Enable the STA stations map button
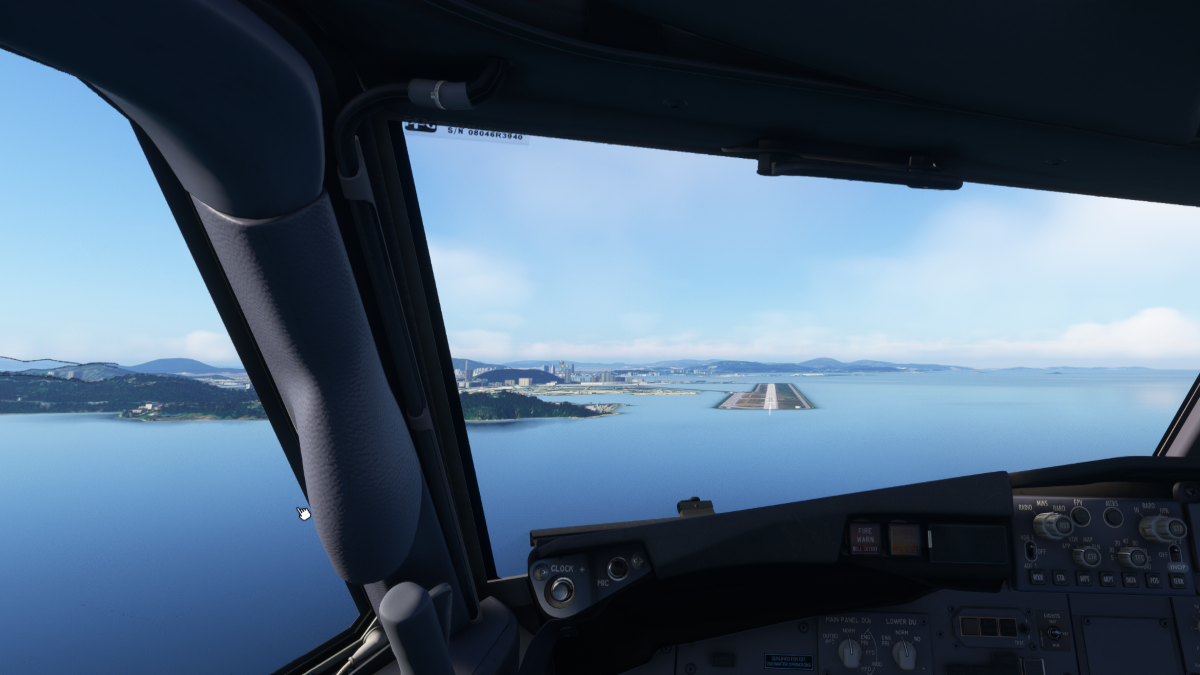The image size is (1200, 675). pyautogui.click(x=1060, y=578)
